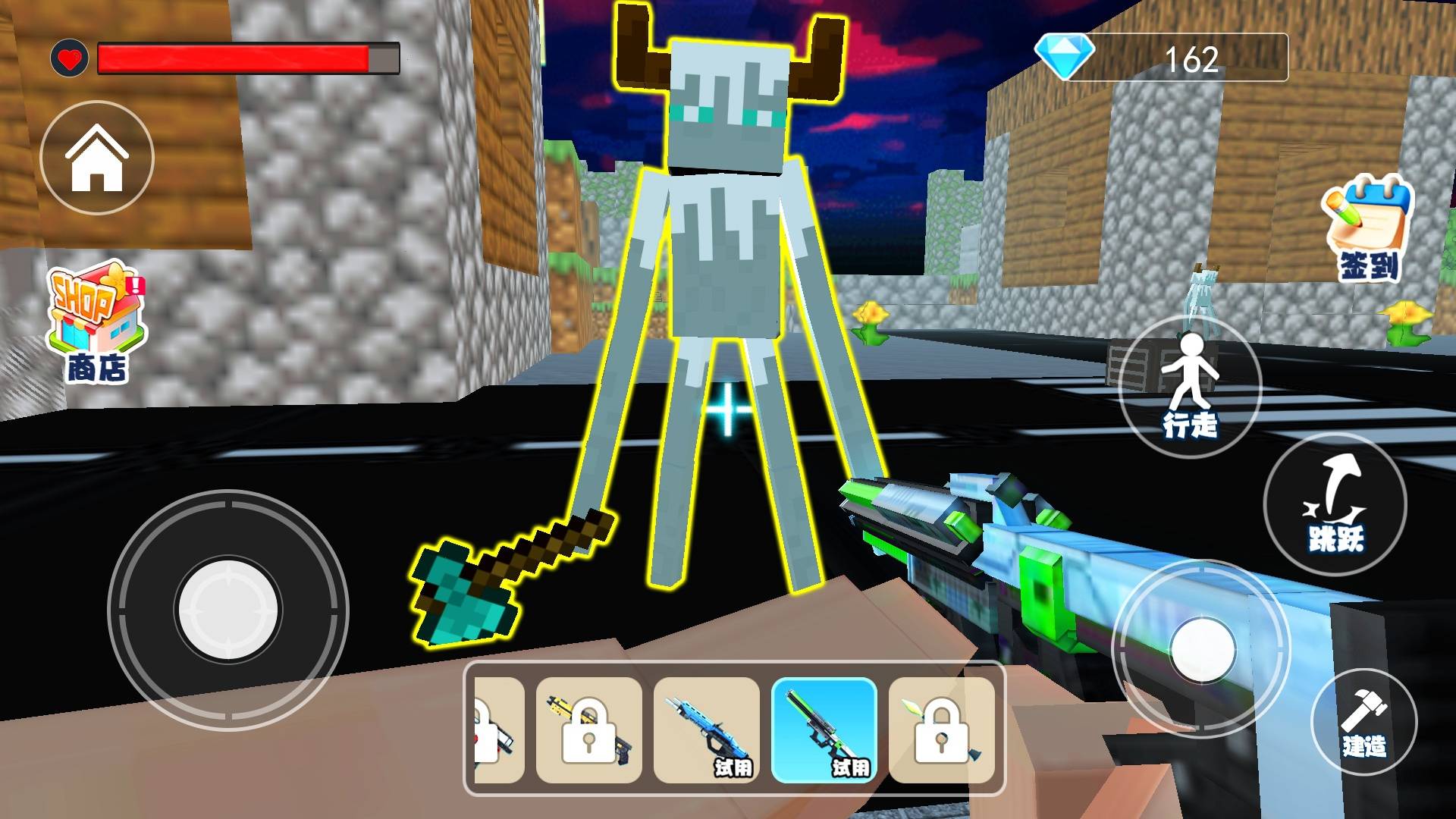Tap the 跳跃 jump button
This screenshot has height=819, width=1456.
point(1335,504)
